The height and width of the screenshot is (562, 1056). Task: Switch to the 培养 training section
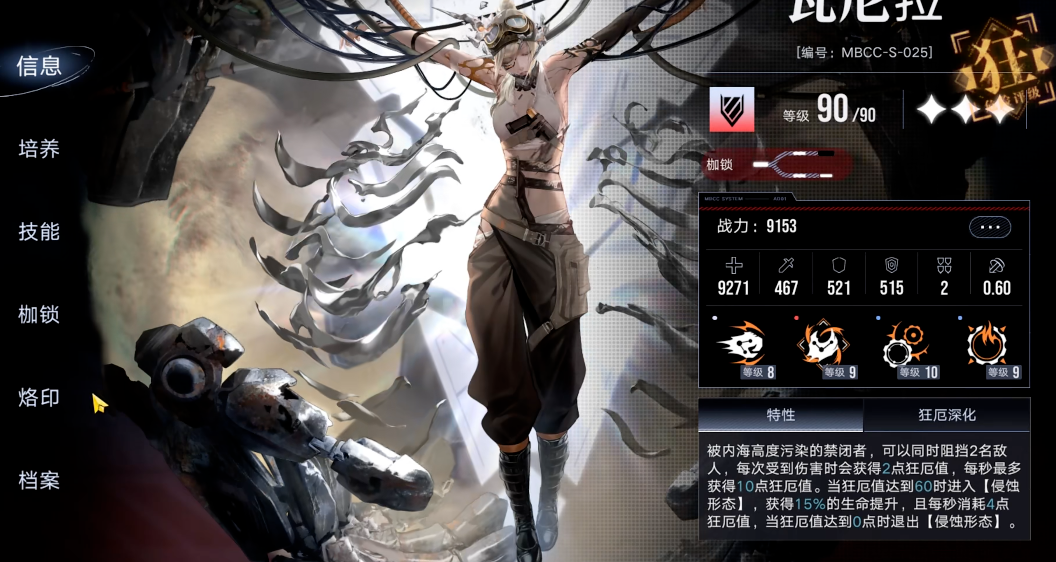[40, 149]
